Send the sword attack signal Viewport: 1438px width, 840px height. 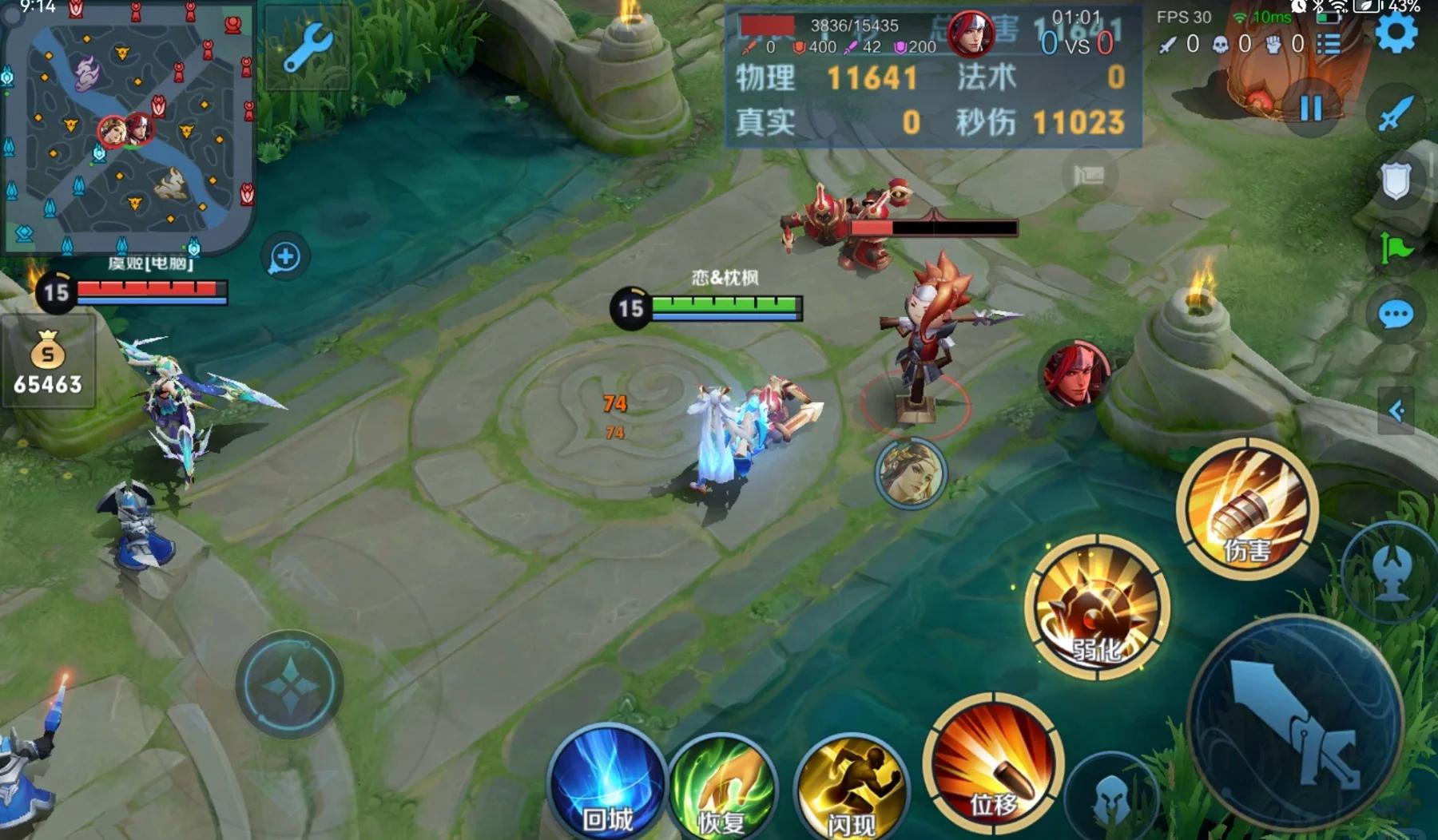pos(1396,113)
